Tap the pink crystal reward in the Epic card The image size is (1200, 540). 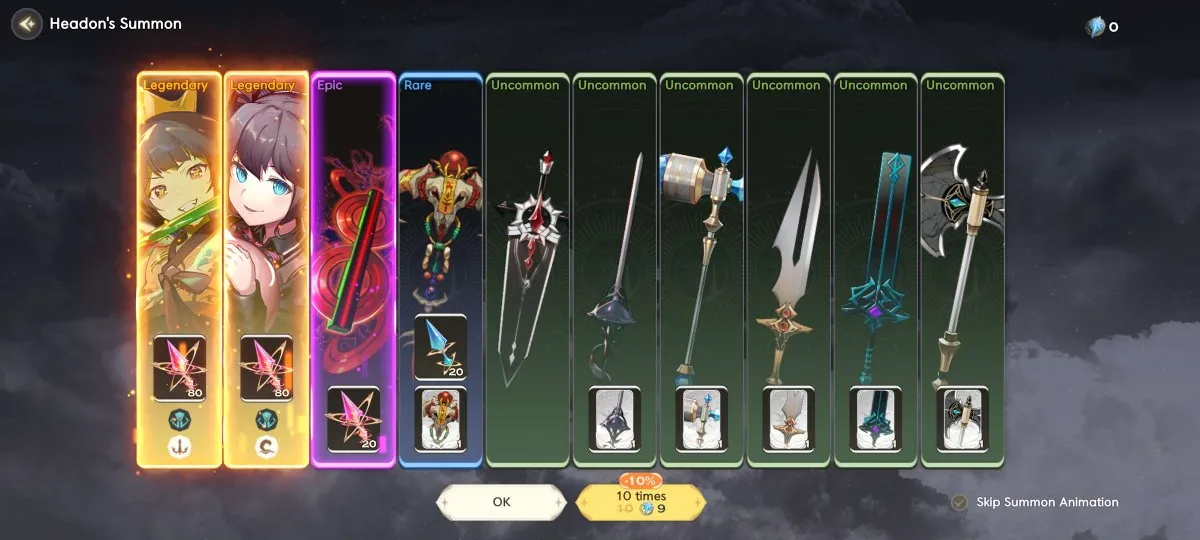point(353,419)
